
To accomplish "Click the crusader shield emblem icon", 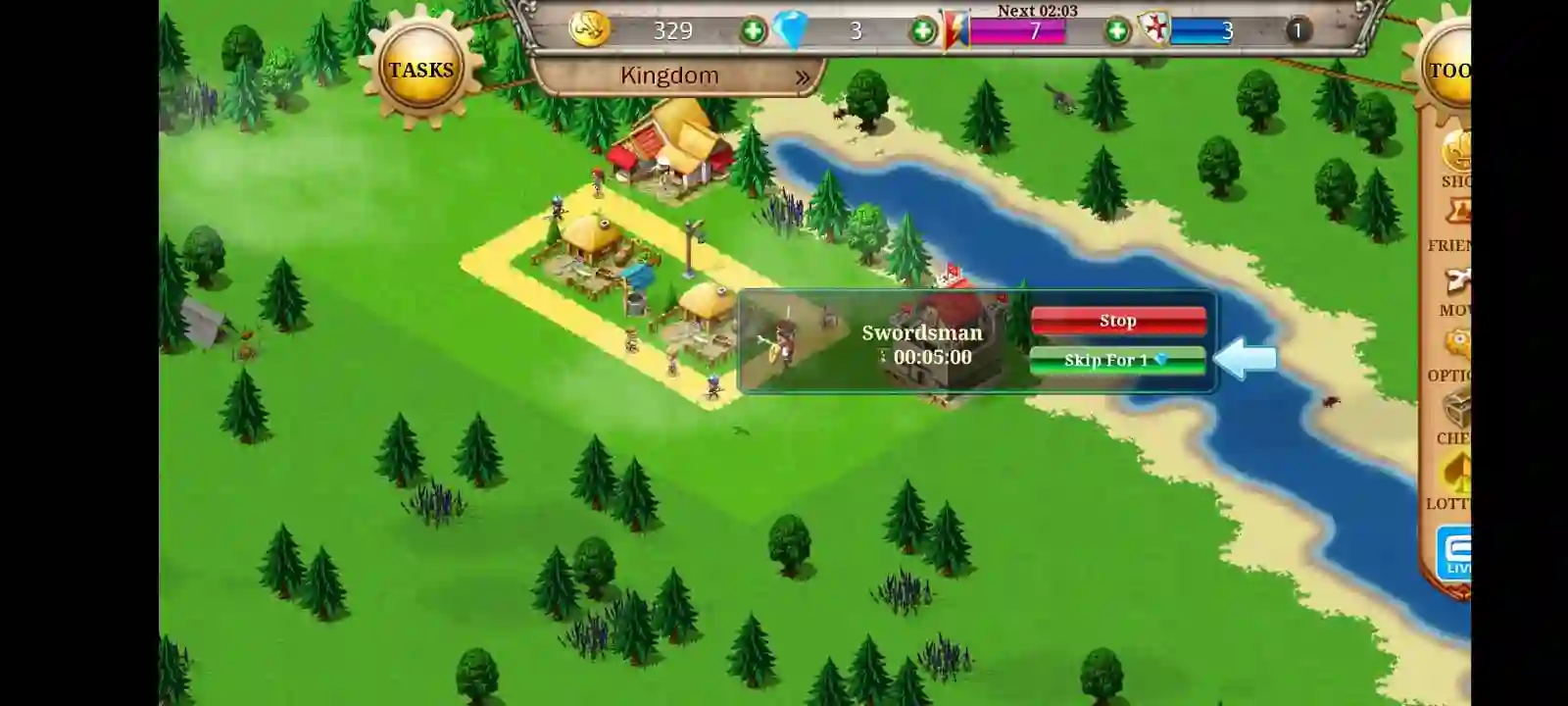I will pyautogui.click(x=1153, y=27).
